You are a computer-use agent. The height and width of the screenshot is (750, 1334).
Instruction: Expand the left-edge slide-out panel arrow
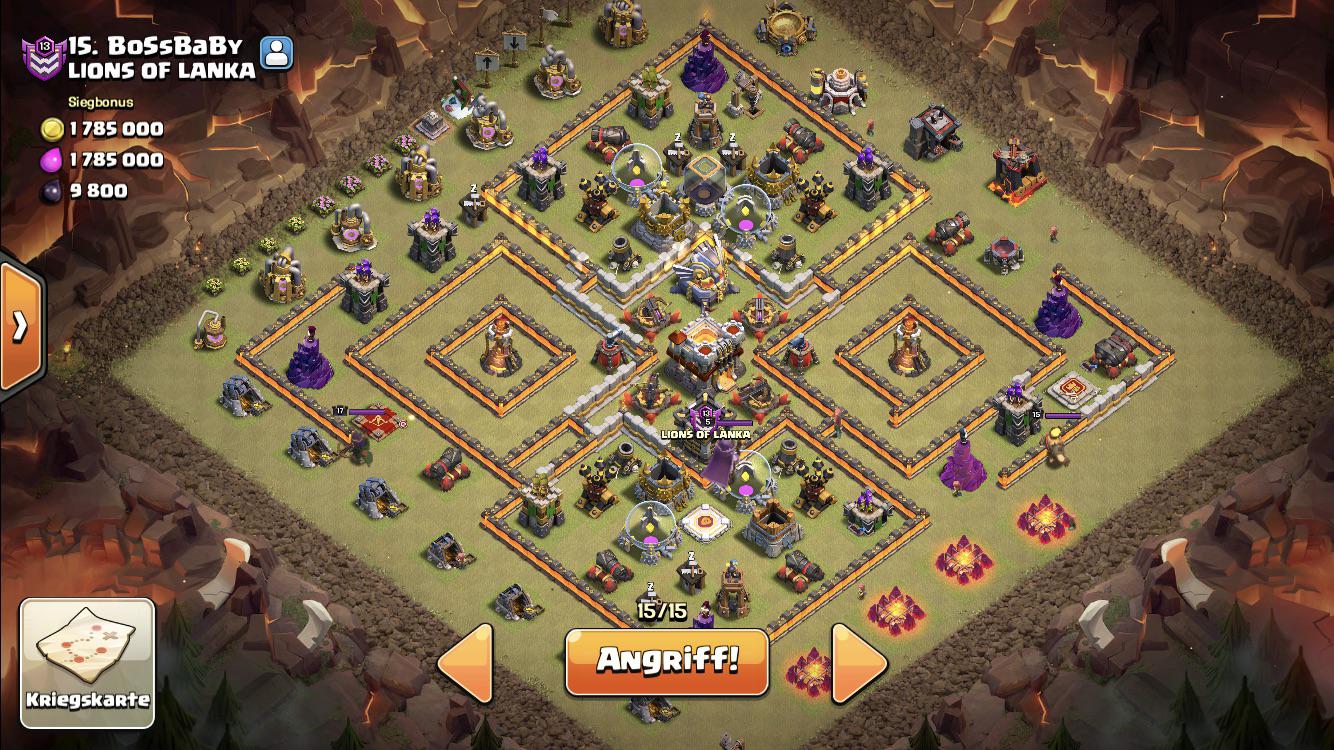pyautogui.click(x=20, y=327)
